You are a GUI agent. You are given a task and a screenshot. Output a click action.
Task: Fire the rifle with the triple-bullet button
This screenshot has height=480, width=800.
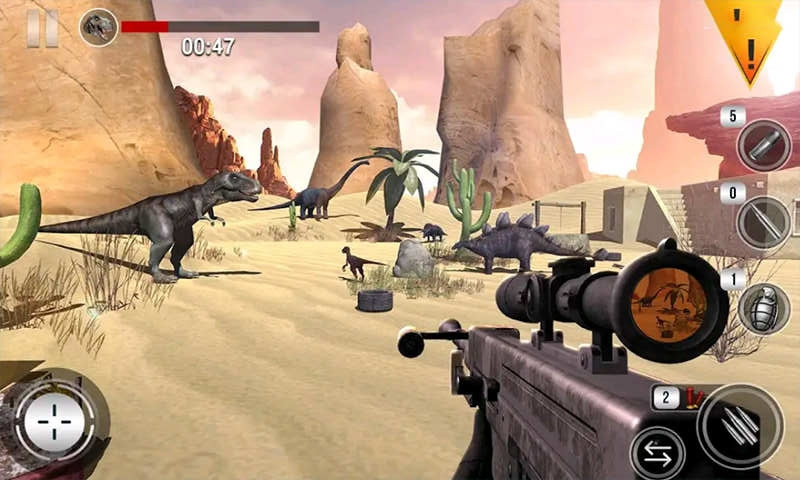[x=740, y=425]
